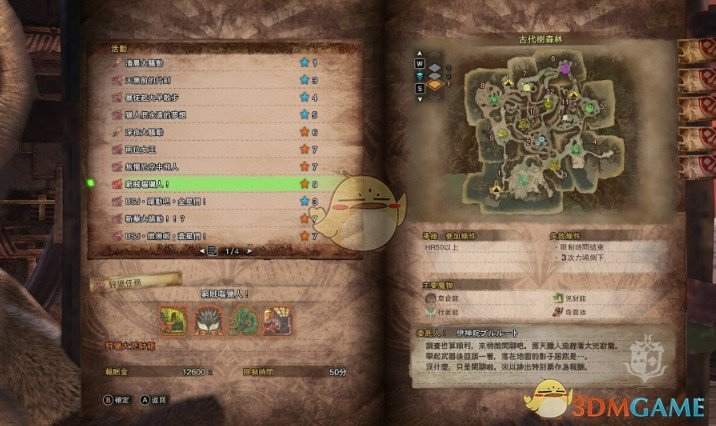
Task: Click the green wyvern target monster icon
Action: pyautogui.click(x=173, y=322)
